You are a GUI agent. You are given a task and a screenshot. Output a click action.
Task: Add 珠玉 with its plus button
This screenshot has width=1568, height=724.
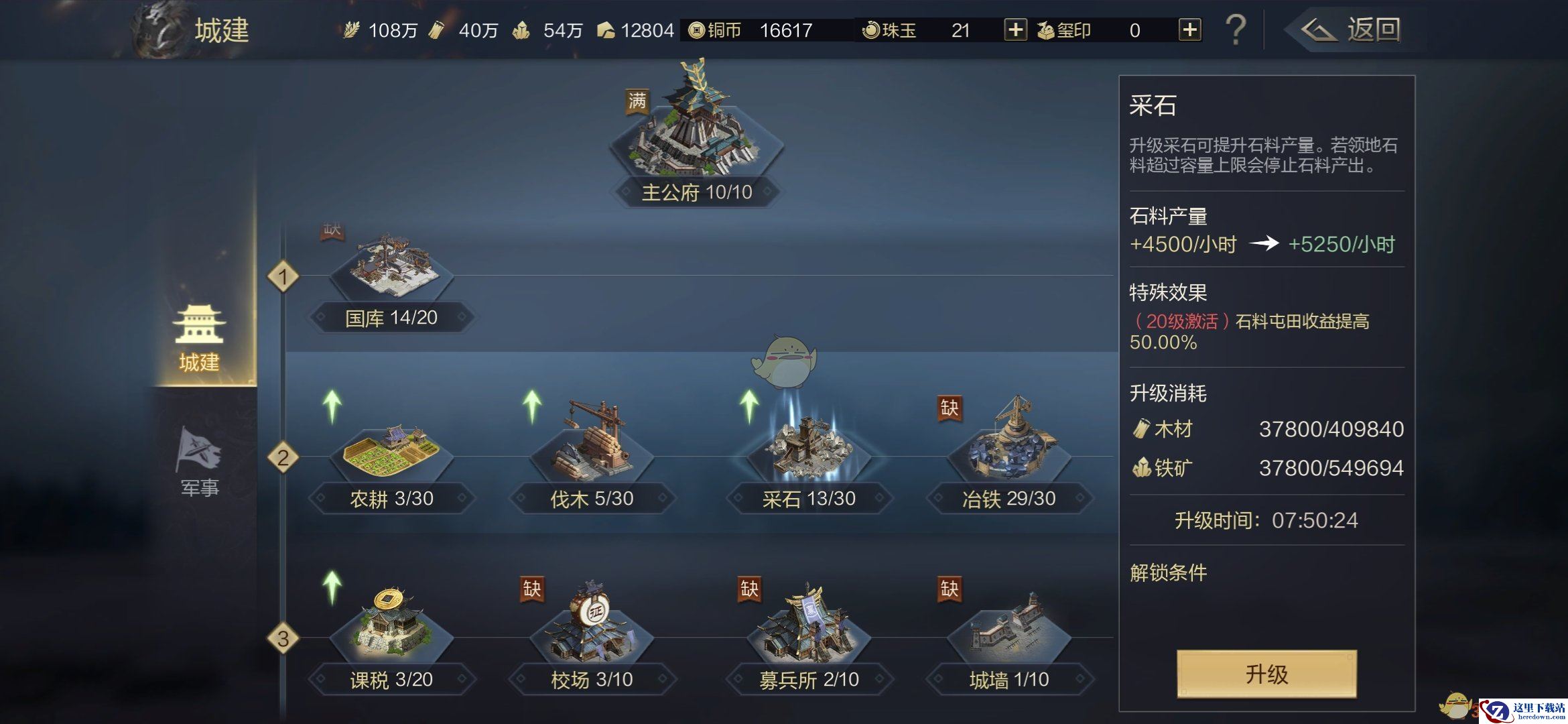coord(1015,30)
